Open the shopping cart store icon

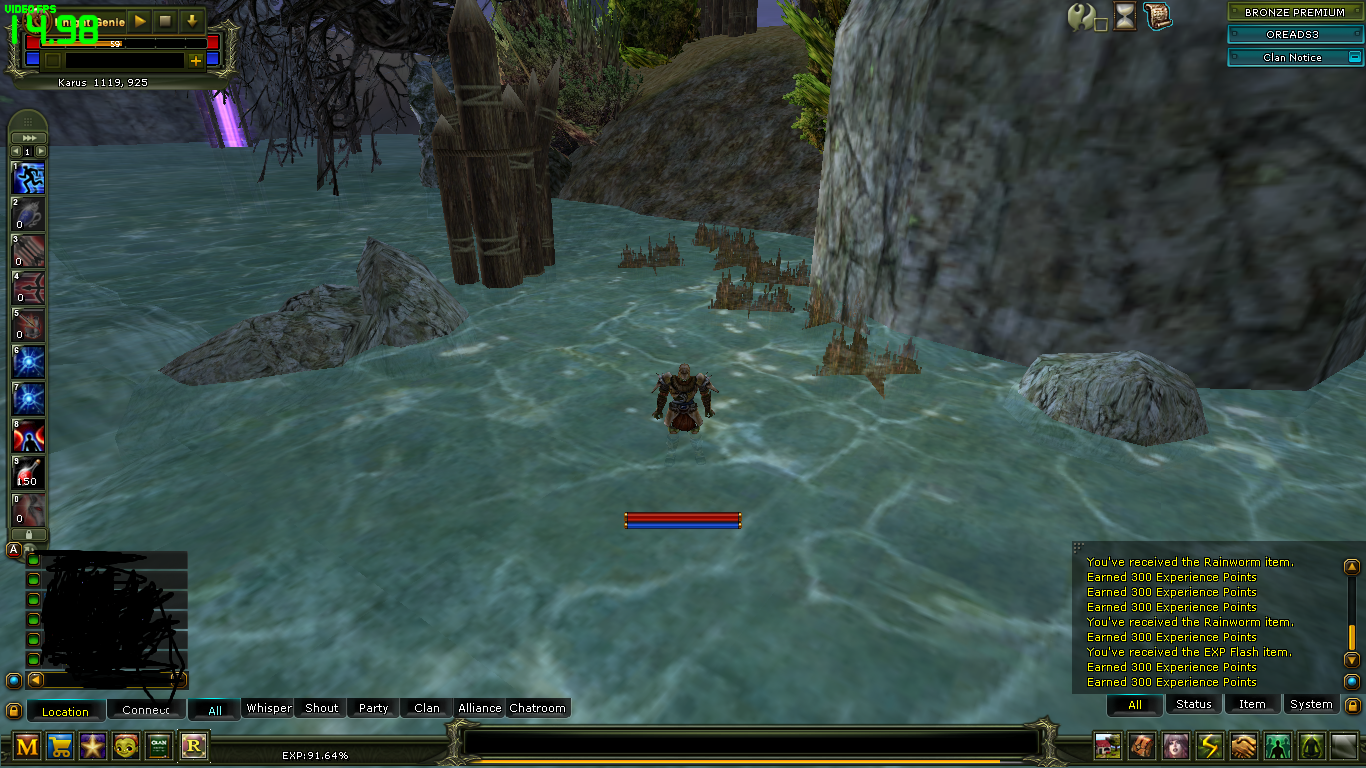pyautogui.click(x=60, y=746)
